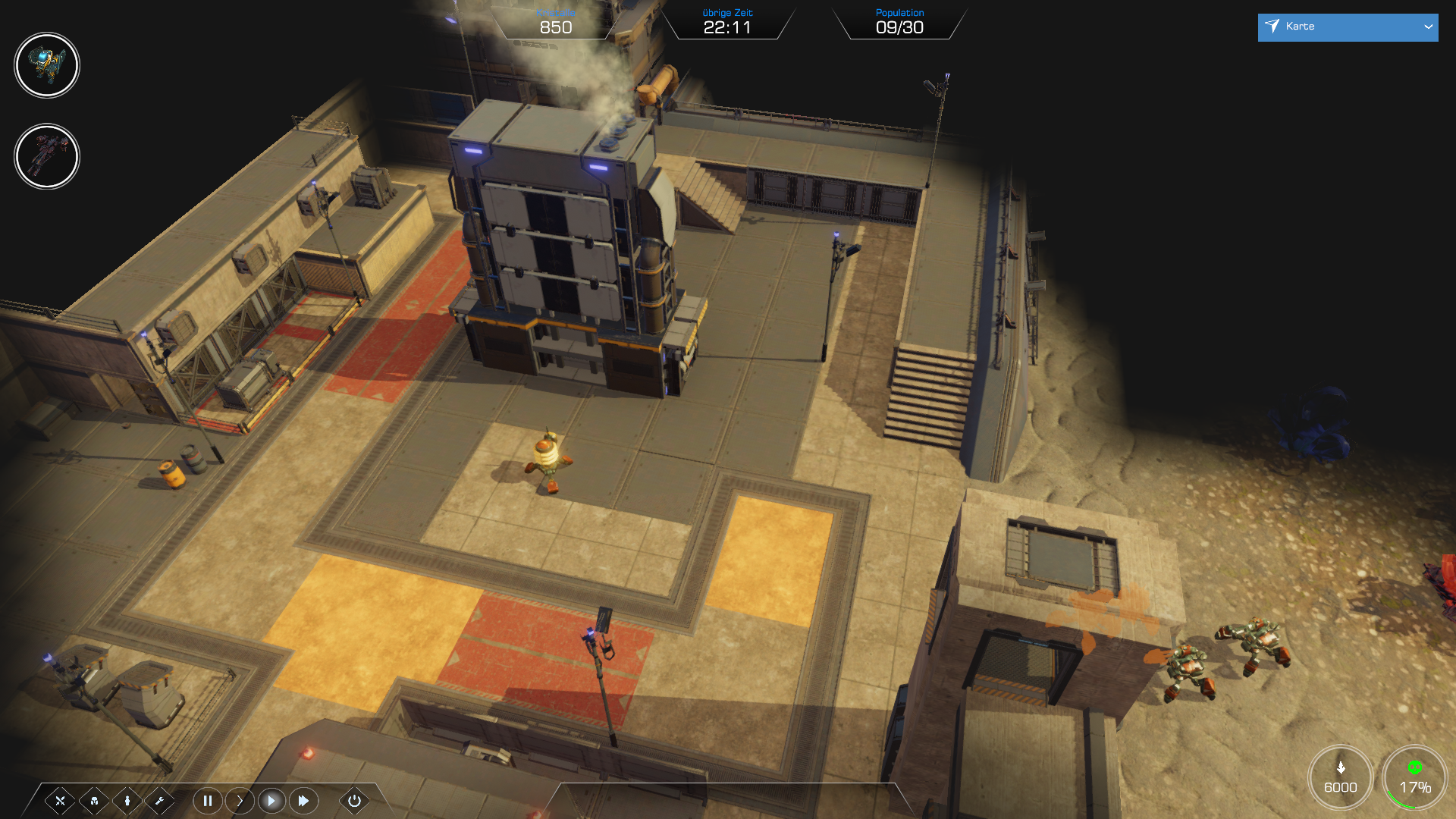
Task: Fast-forward the game speed
Action: point(303,801)
